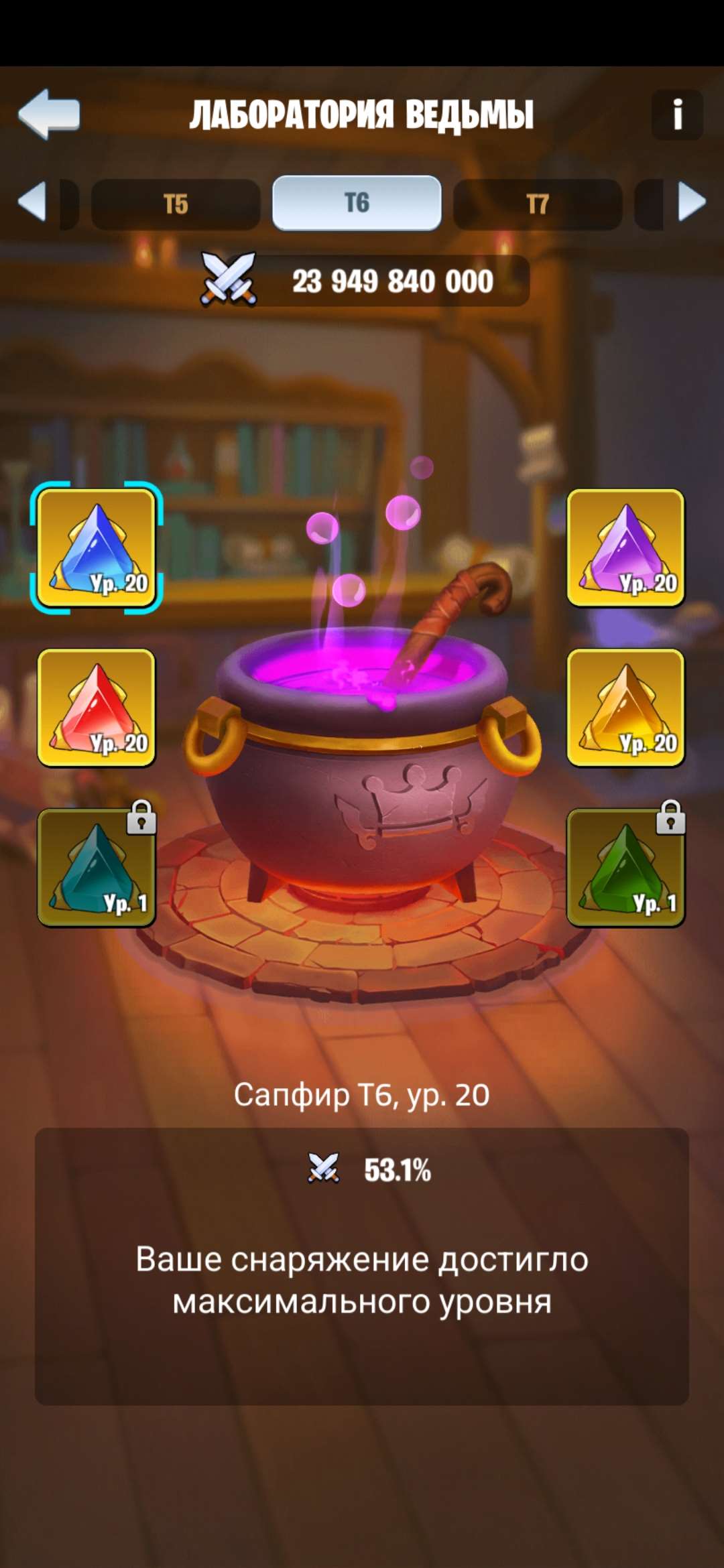Go back using the white arrow button

pyautogui.click(x=49, y=114)
